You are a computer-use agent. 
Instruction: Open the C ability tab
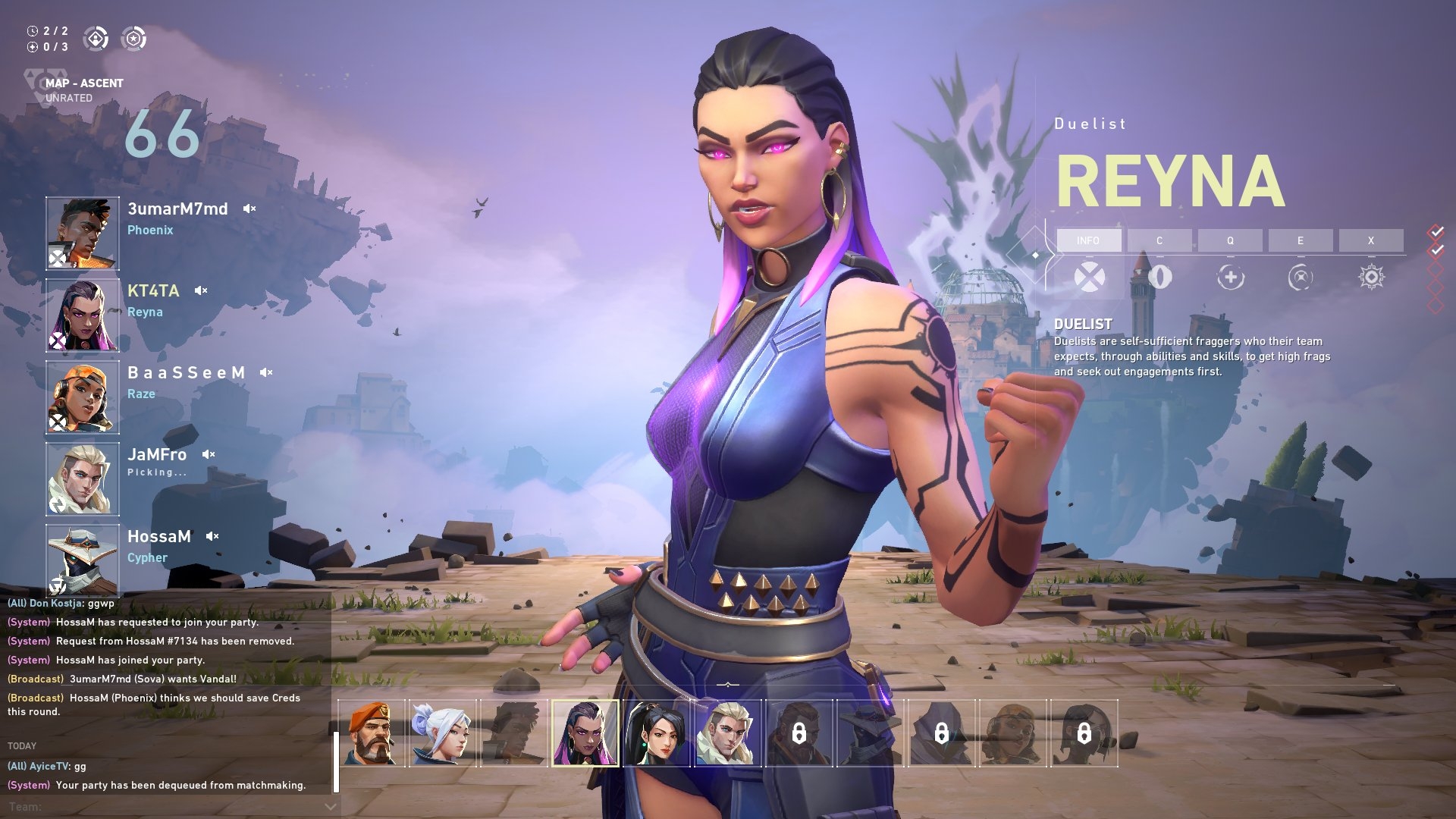tap(1159, 240)
